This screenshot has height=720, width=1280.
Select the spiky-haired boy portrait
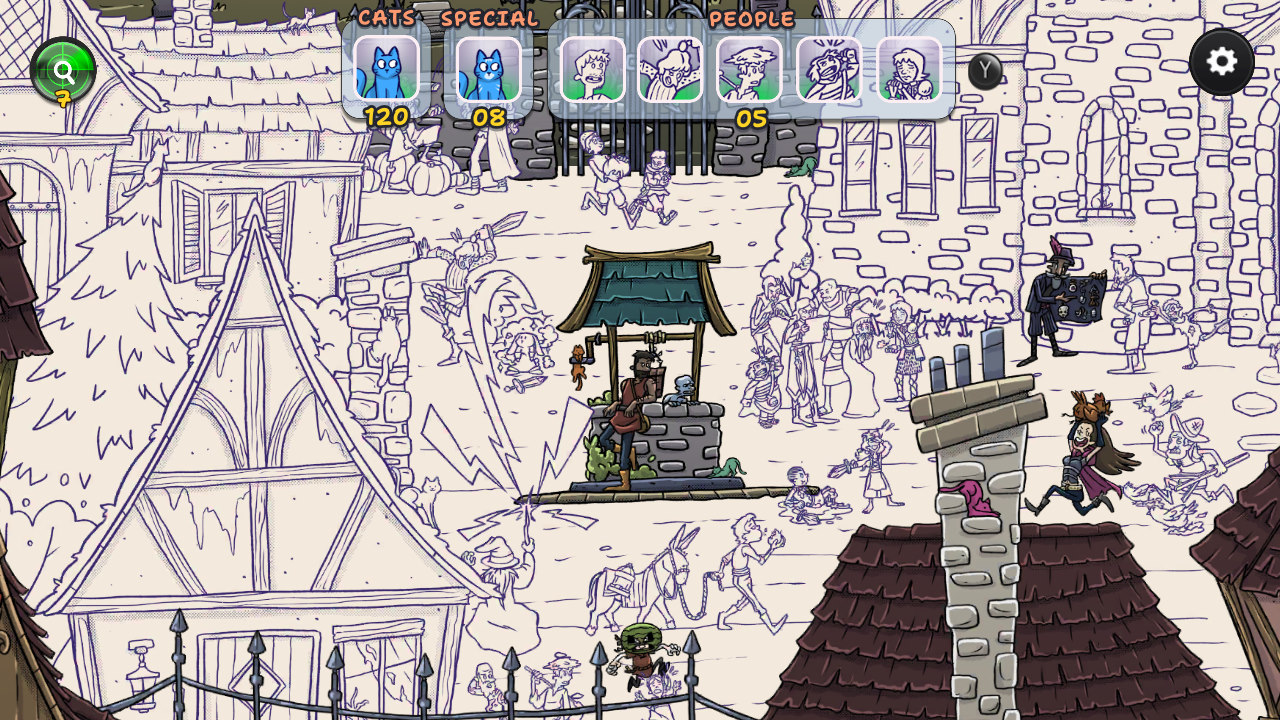click(748, 70)
